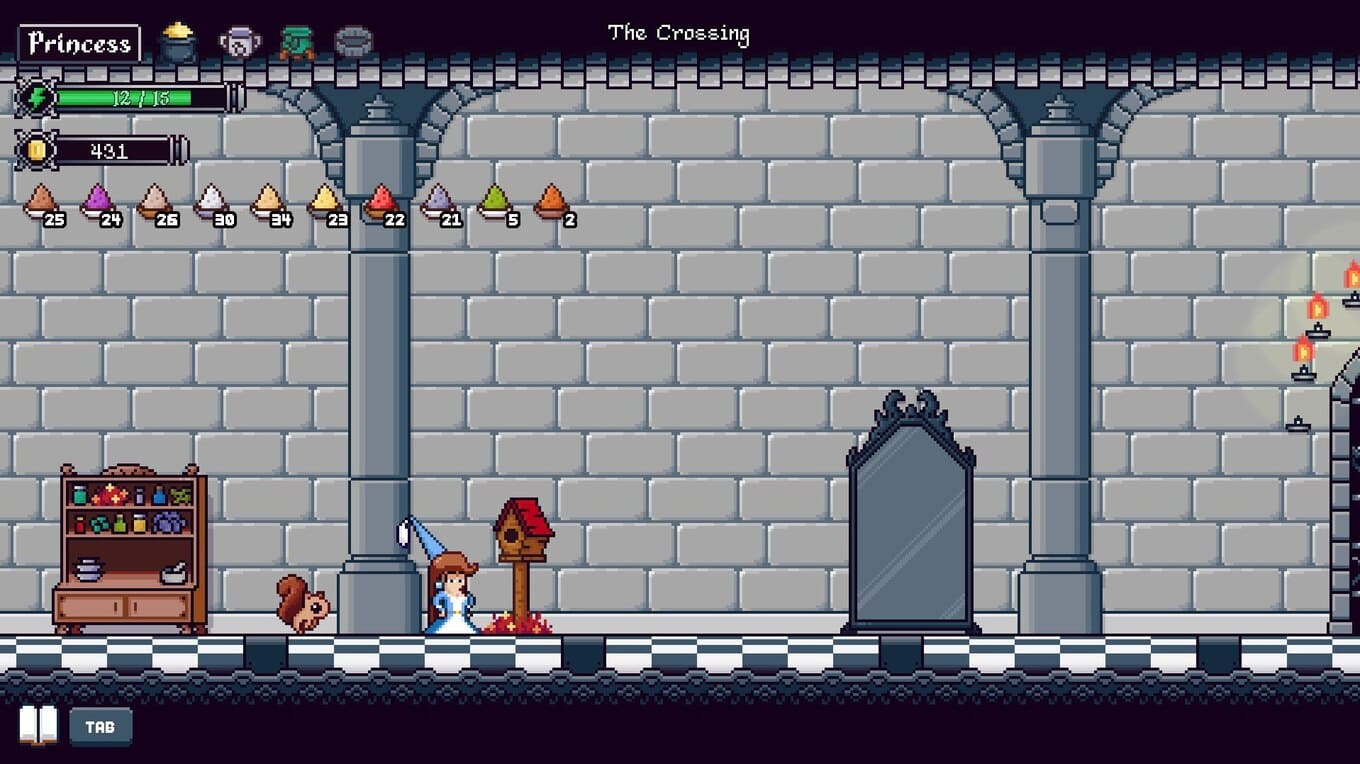Image resolution: width=1360 pixels, height=764 pixels.
Task: Select the green powder pile with 5
Action: (x=495, y=202)
